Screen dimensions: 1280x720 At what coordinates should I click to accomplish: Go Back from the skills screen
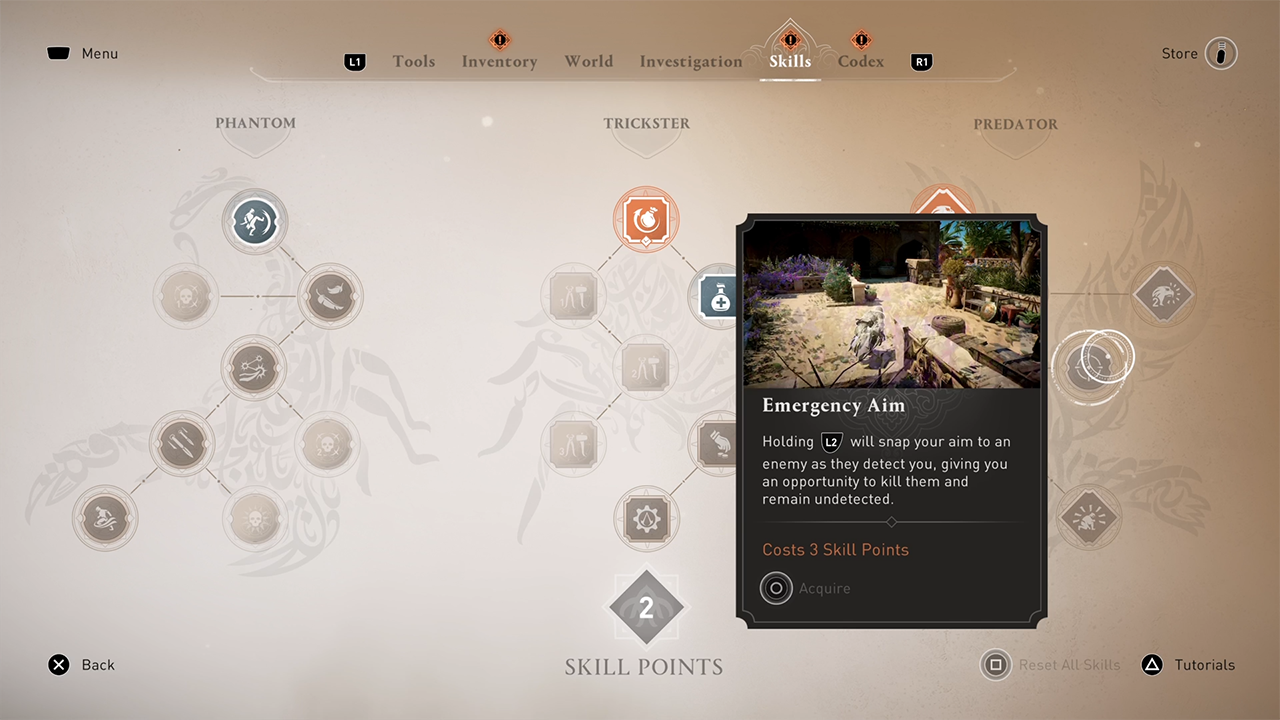click(x=82, y=665)
